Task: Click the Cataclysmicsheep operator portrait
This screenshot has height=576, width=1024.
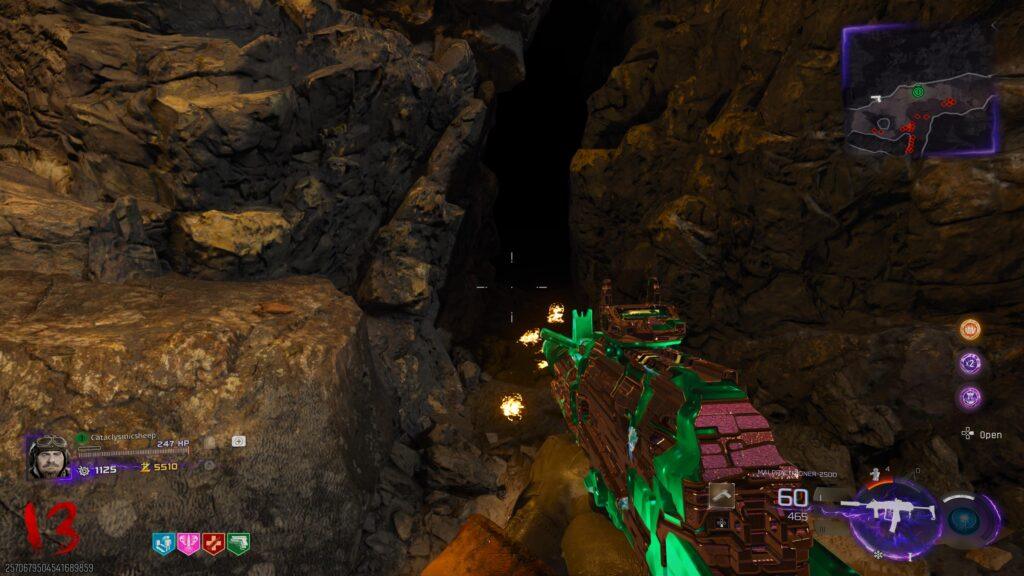Action: 47,457
